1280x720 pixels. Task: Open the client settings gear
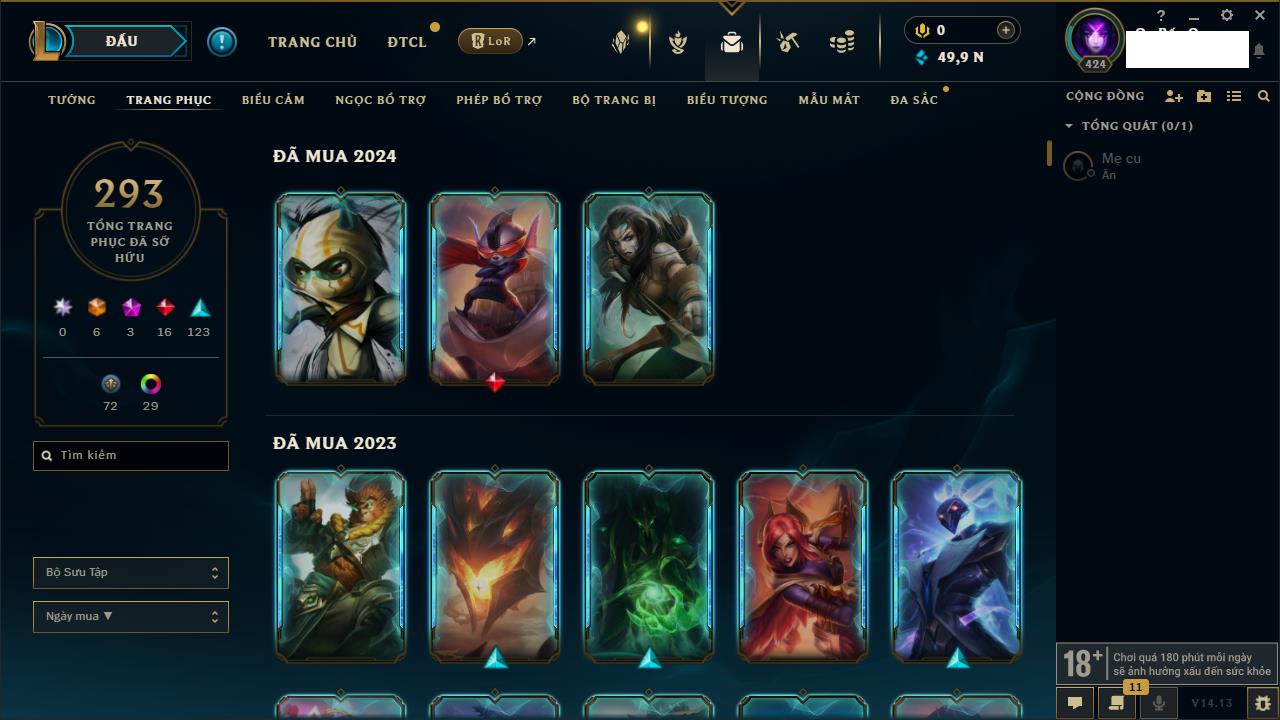click(1227, 16)
